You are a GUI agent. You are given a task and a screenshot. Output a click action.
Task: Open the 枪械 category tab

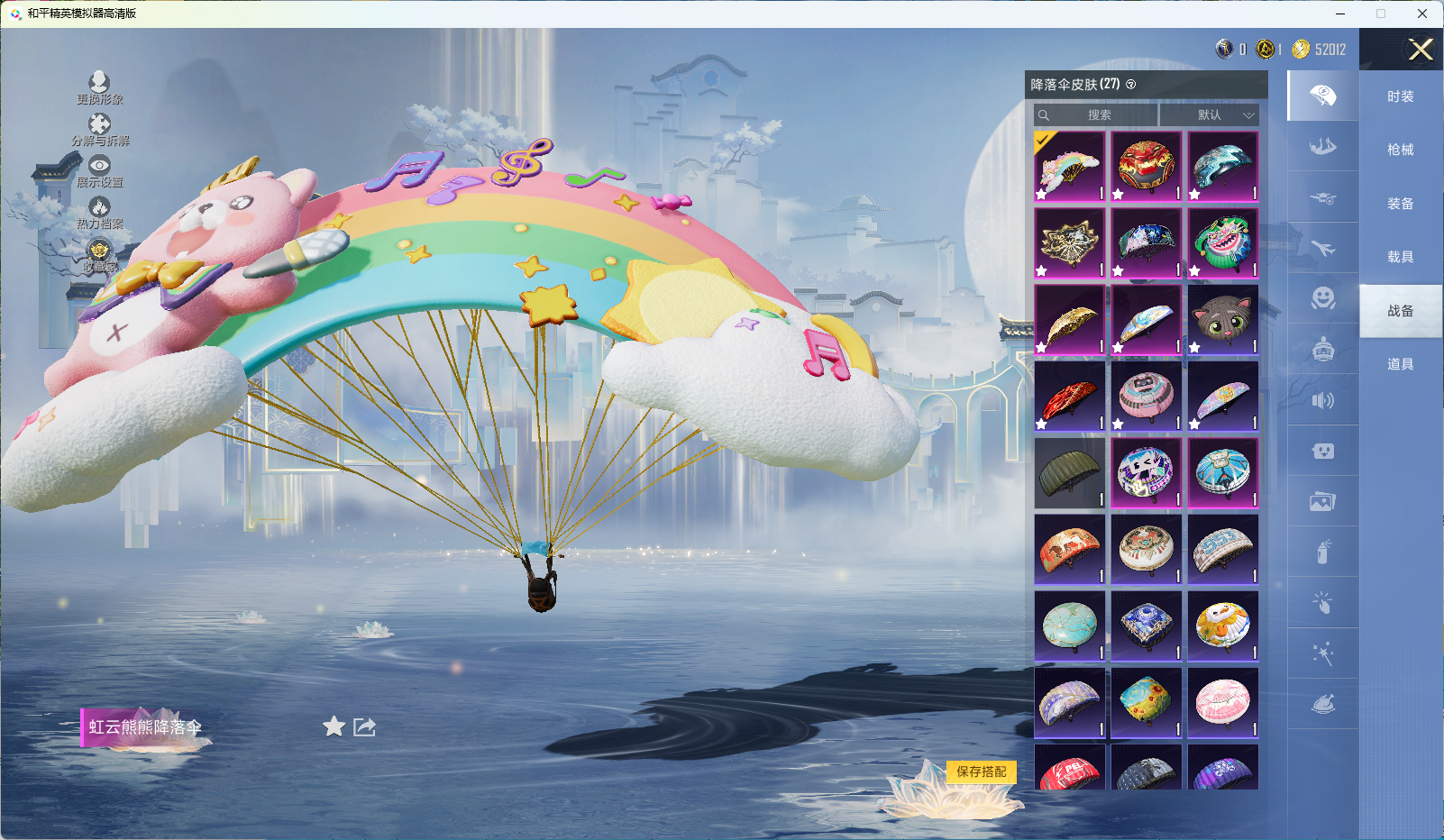pos(1400,150)
